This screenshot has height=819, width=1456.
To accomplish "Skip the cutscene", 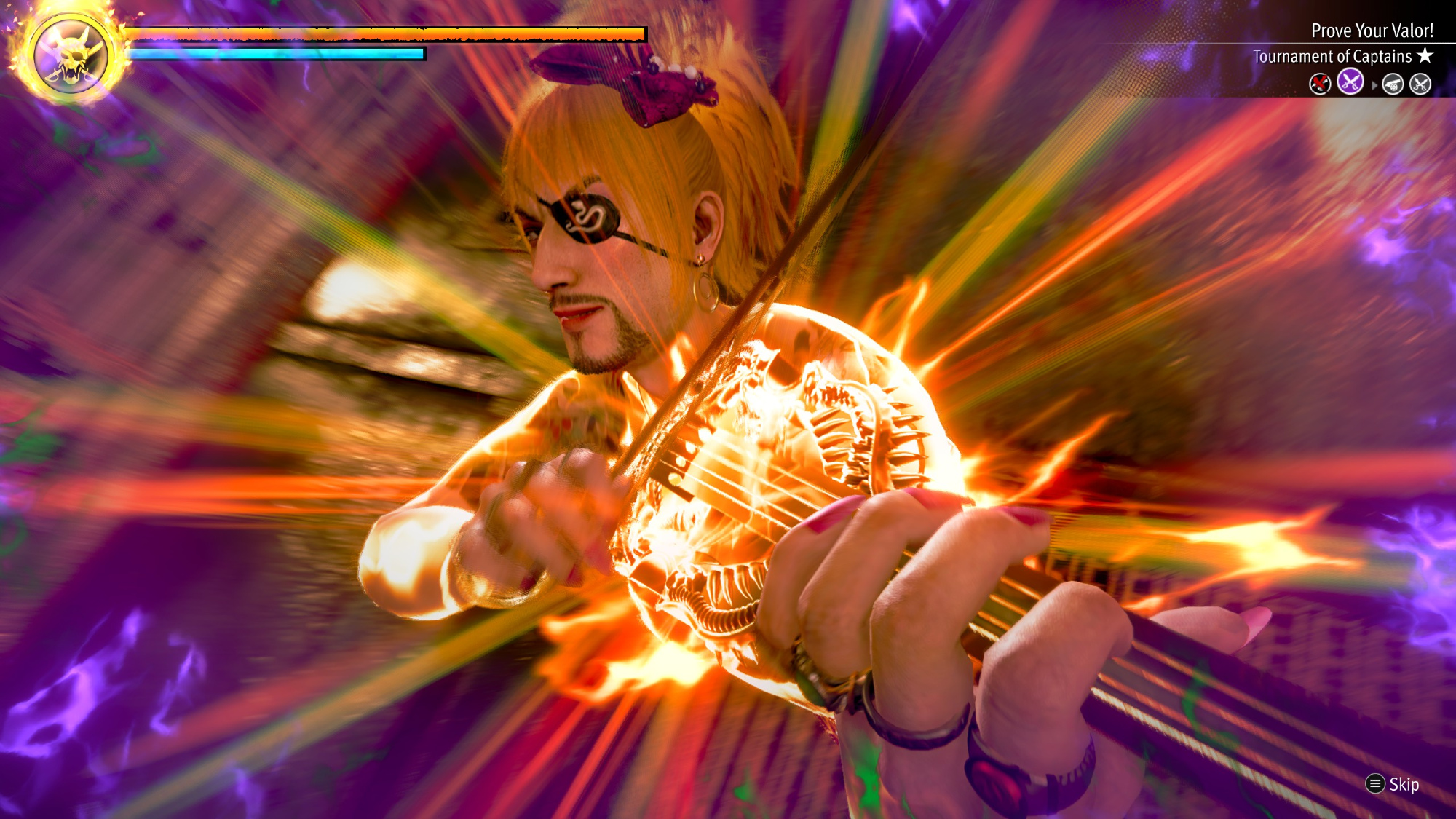I will pyautogui.click(x=1393, y=784).
